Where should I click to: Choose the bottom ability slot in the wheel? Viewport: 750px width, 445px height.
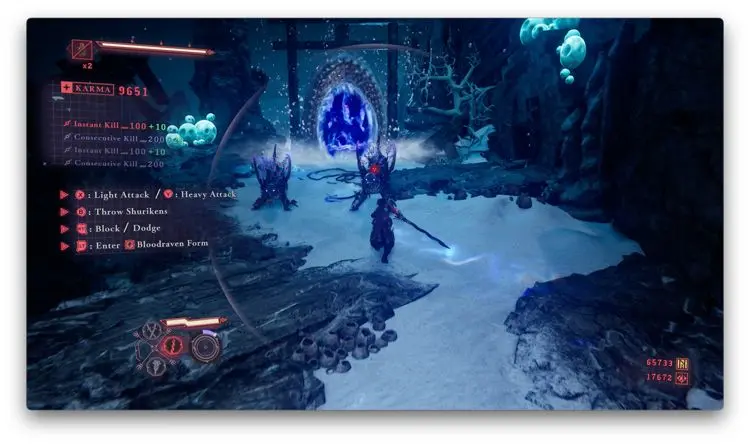click(x=158, y=366)
